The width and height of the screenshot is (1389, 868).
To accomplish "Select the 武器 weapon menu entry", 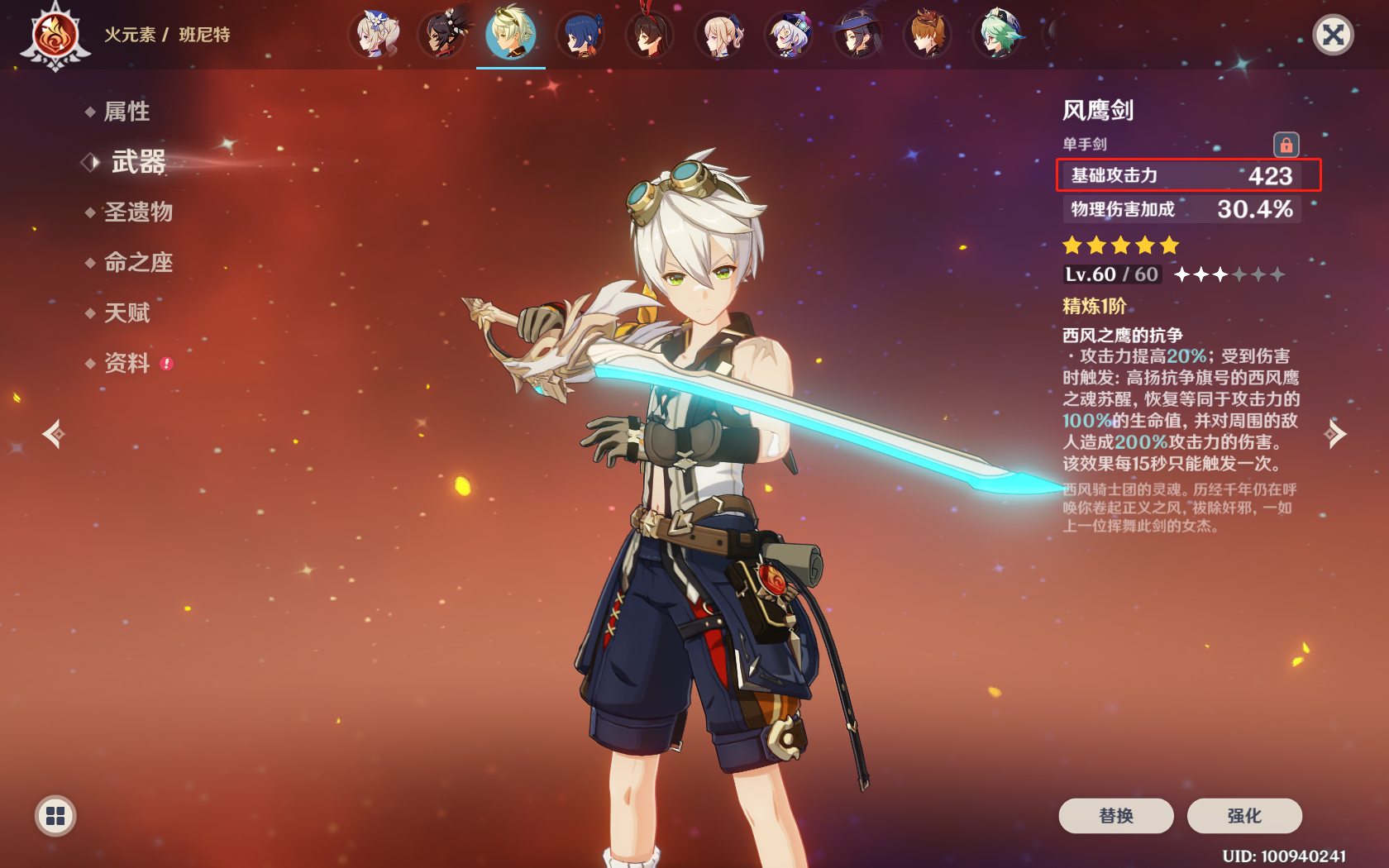I will pos(138,162).
